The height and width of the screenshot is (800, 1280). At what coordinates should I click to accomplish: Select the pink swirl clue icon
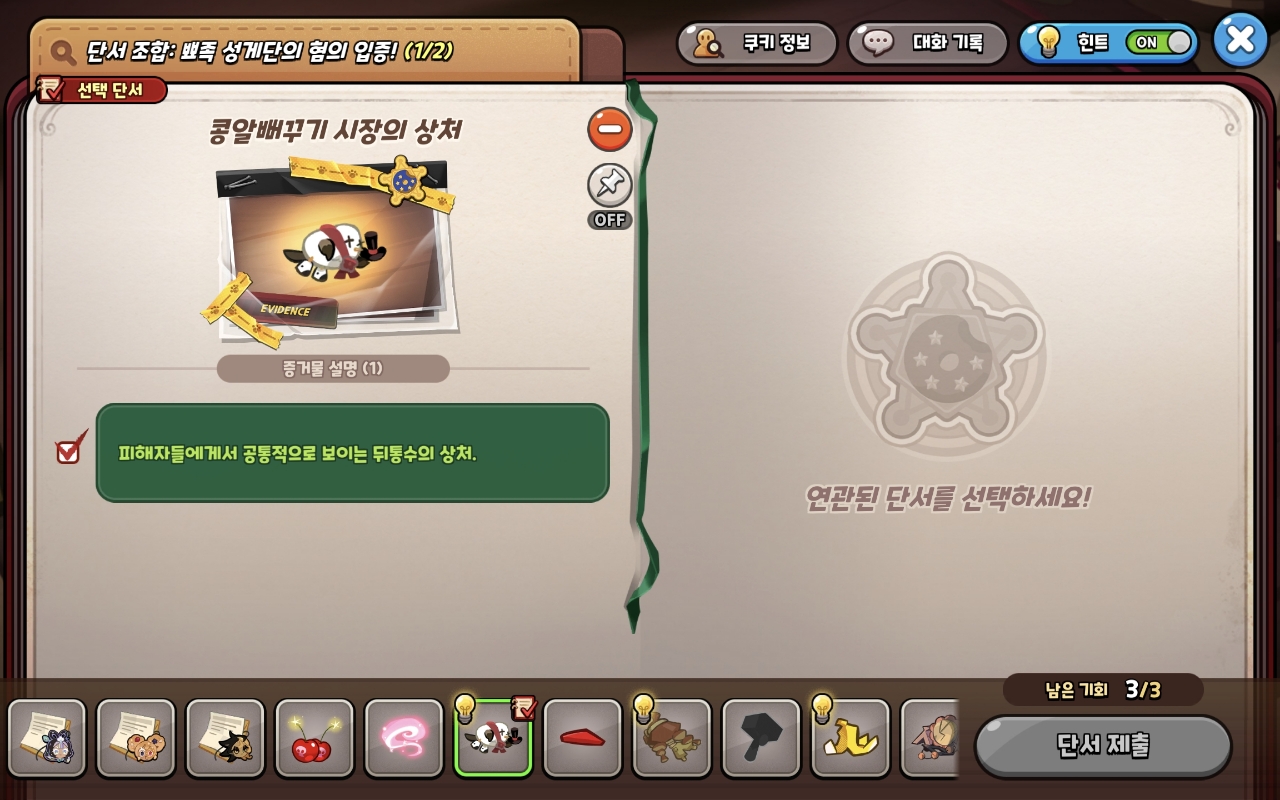pos(404,738)
